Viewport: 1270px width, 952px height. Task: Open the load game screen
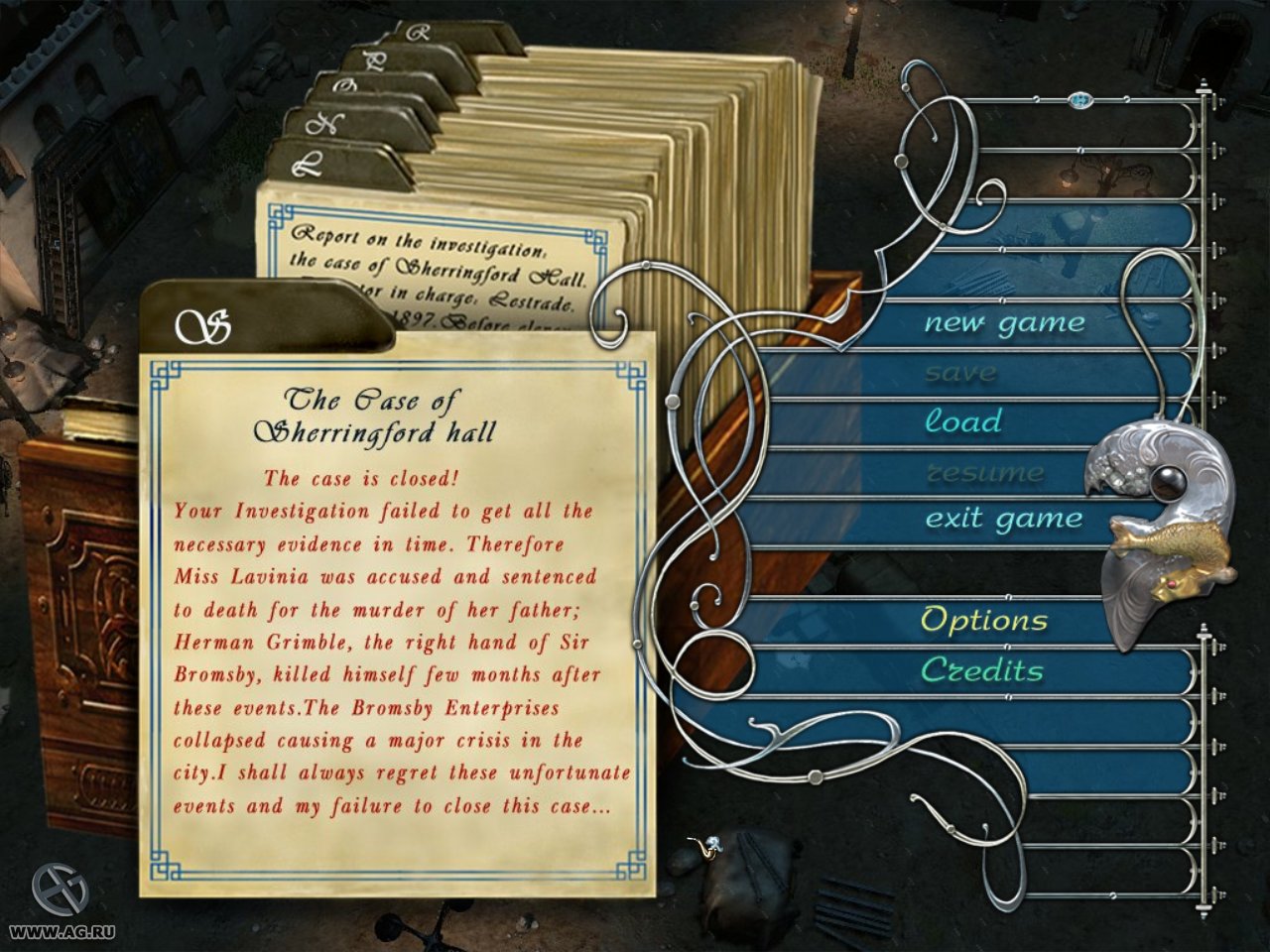963,420
